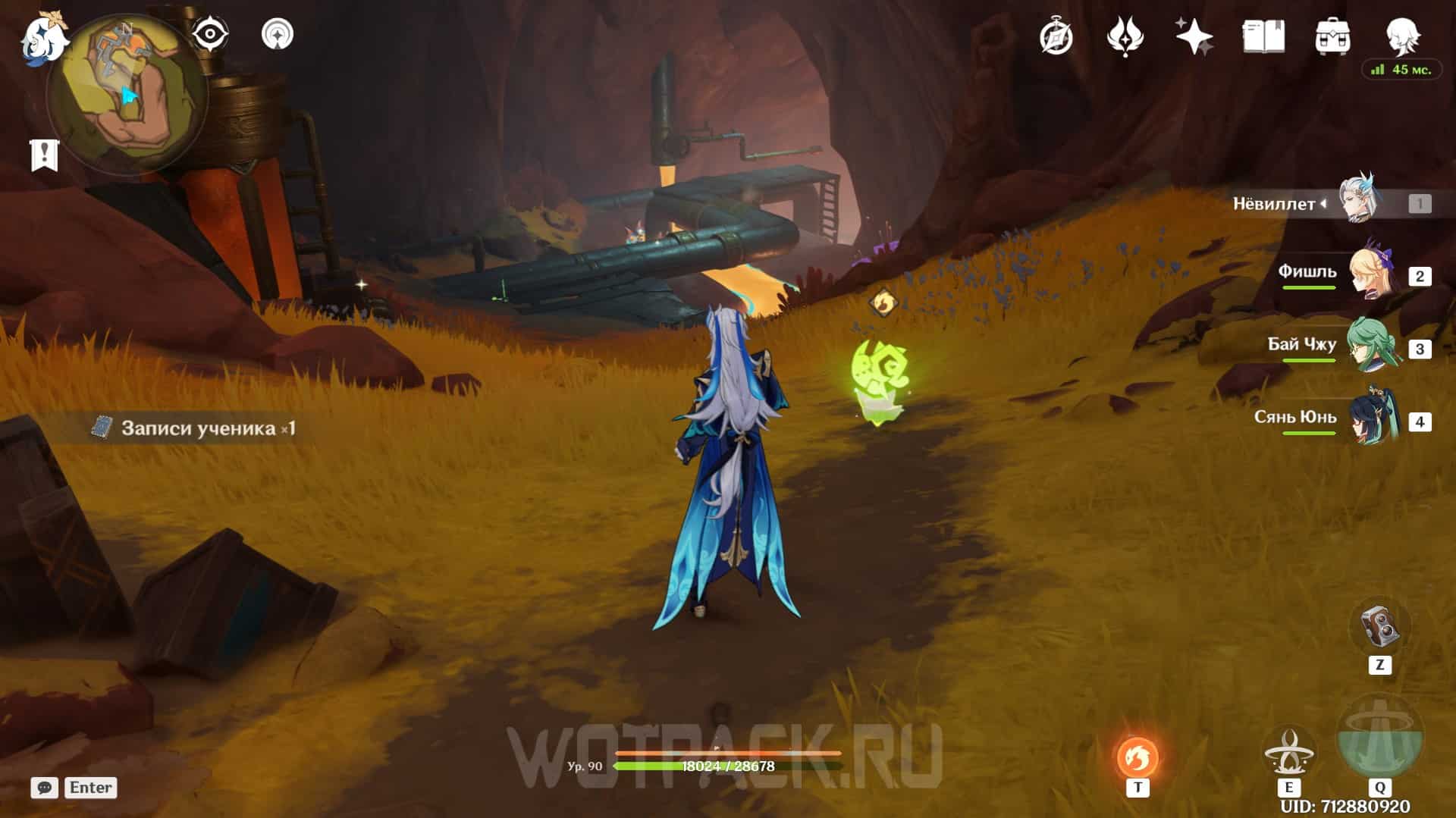Toggle the eye-shaped view icon
Viewport: 1456px width, 818px height.
coord(209,34)
